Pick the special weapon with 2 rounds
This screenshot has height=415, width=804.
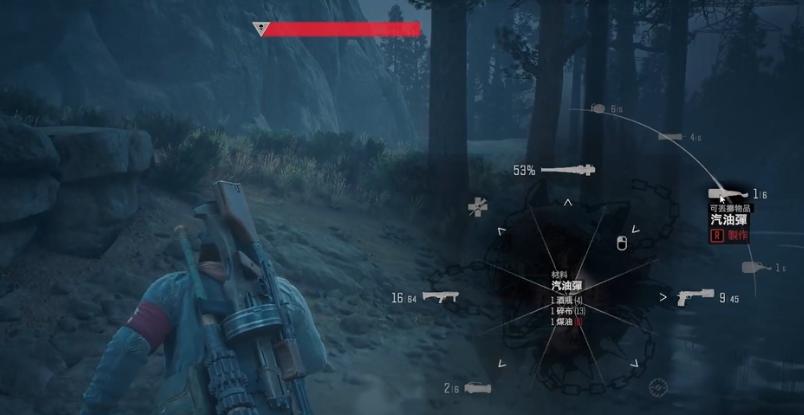478,388
